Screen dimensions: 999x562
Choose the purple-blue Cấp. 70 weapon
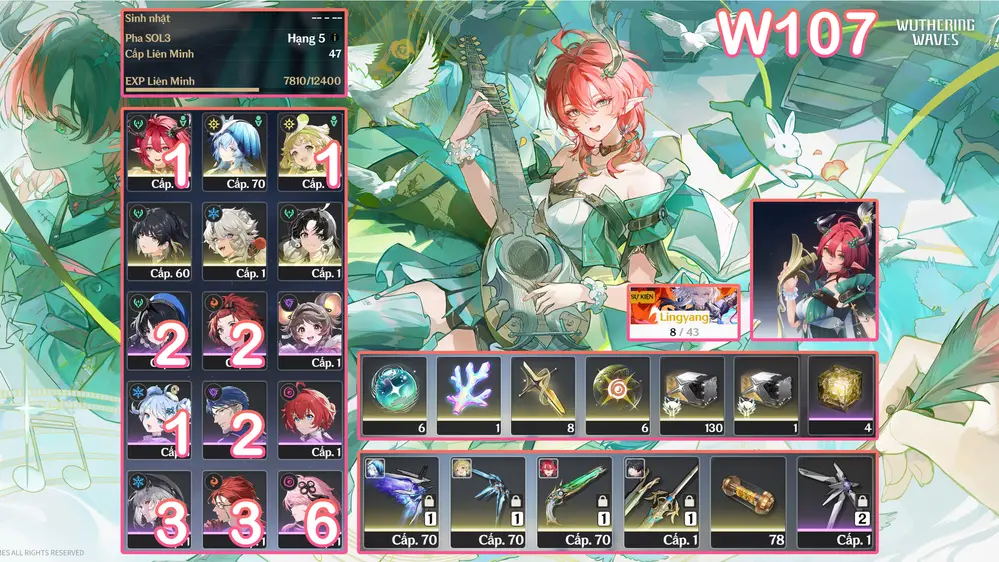402,502
